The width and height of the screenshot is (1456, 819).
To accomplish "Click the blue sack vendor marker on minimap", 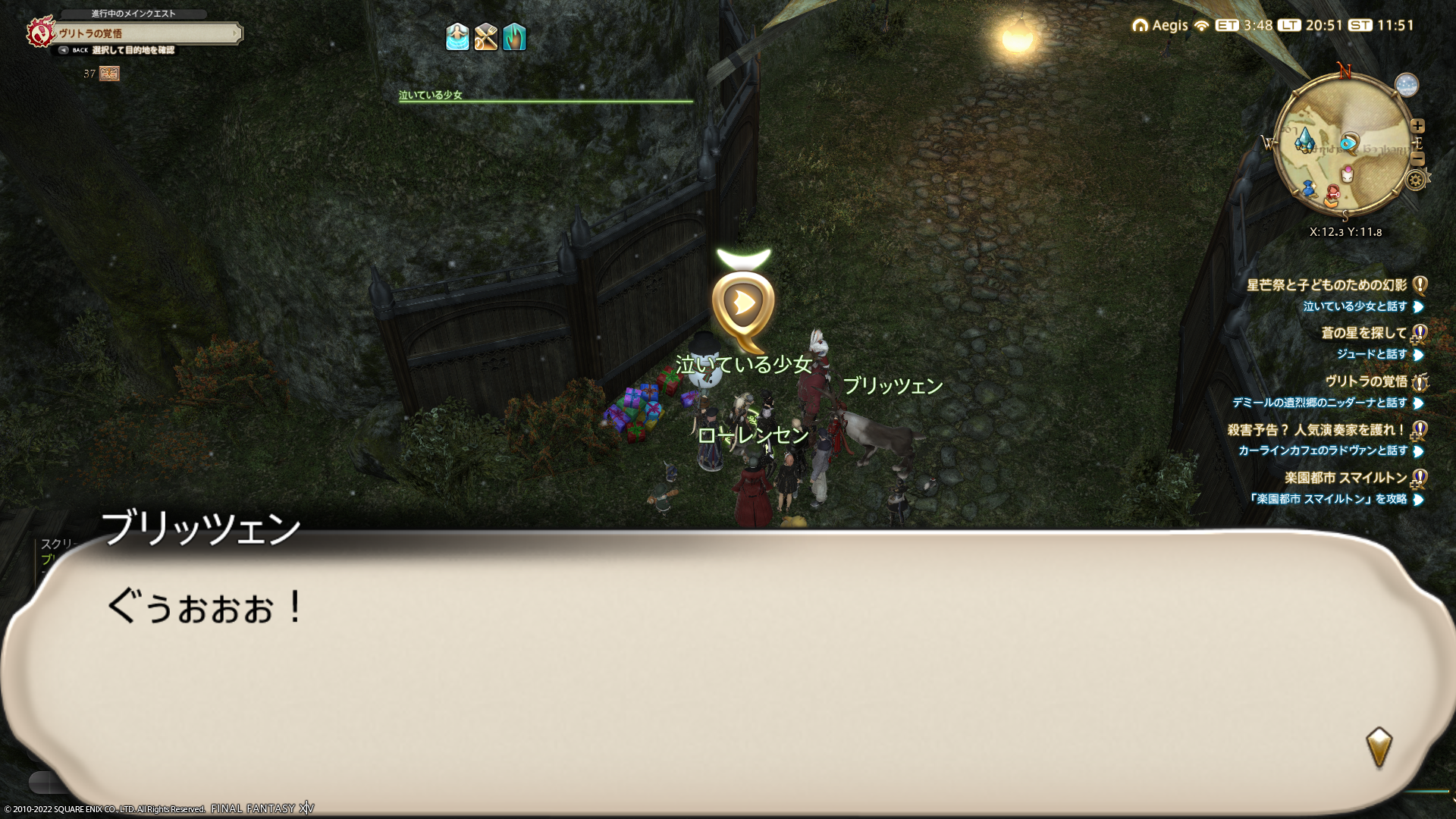I will click(x=1308, y=188).
